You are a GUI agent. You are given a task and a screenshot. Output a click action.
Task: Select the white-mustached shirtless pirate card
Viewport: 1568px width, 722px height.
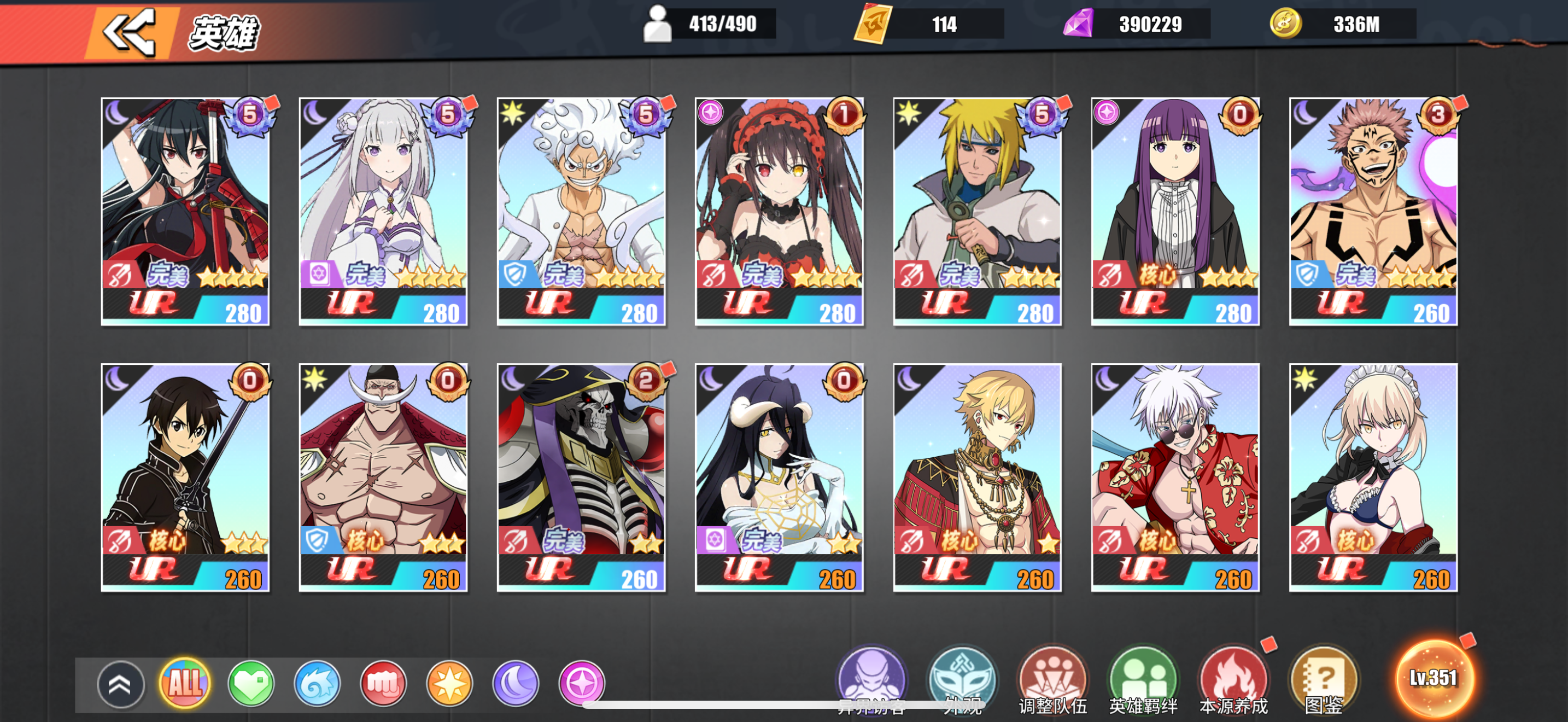(x=383, y=478)
